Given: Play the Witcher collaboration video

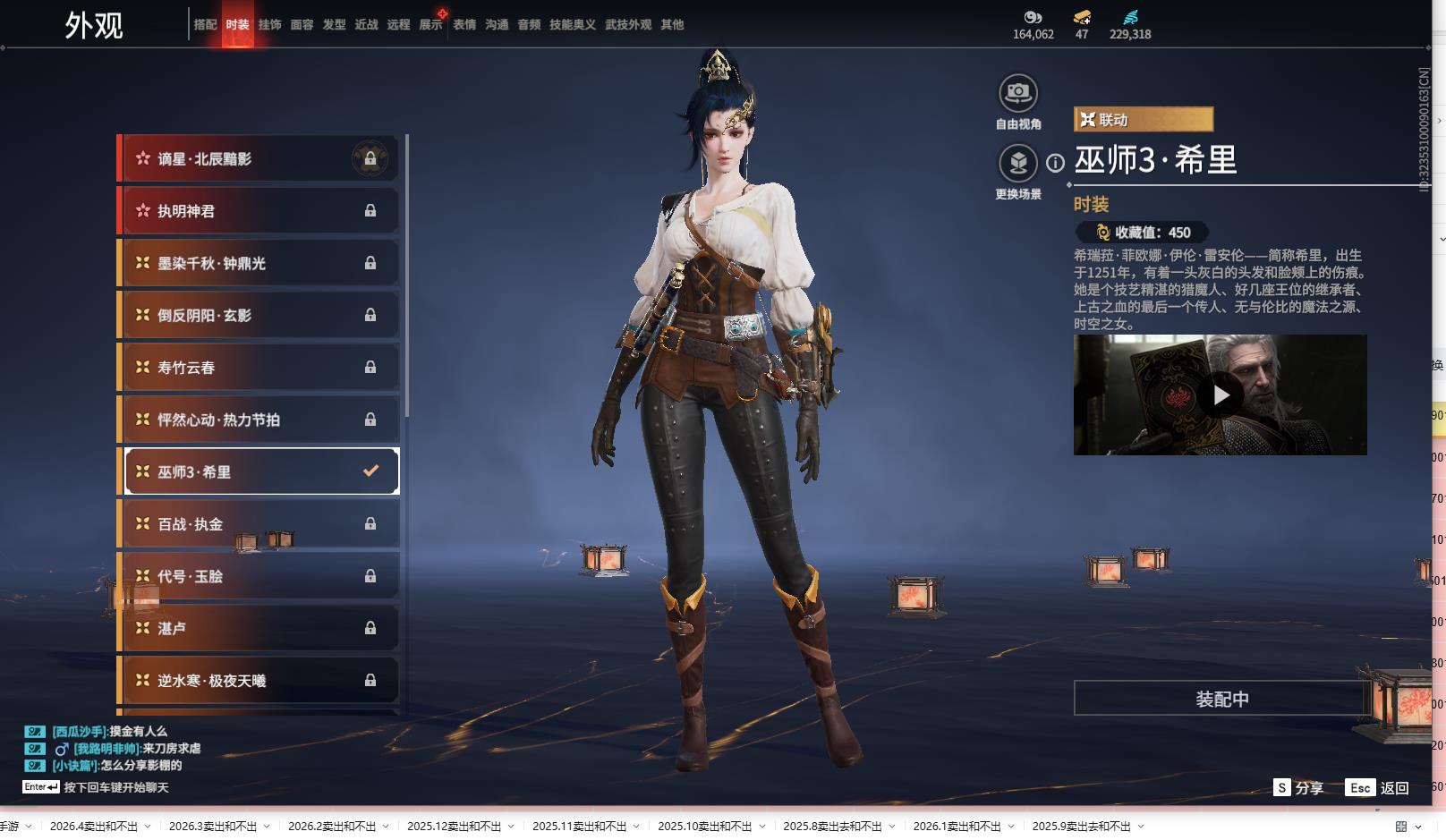Looking at the screenshot, I should 1221,395.
